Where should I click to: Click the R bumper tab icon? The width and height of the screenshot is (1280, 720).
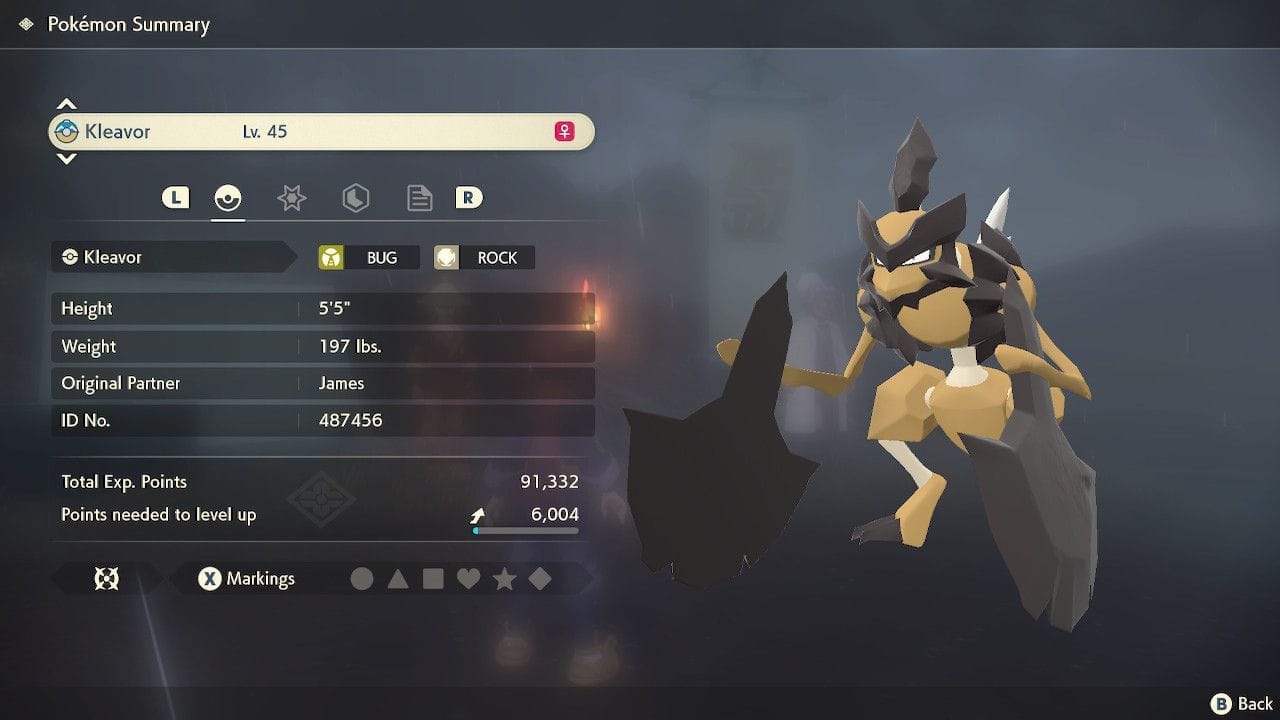[x=469, y=197]
